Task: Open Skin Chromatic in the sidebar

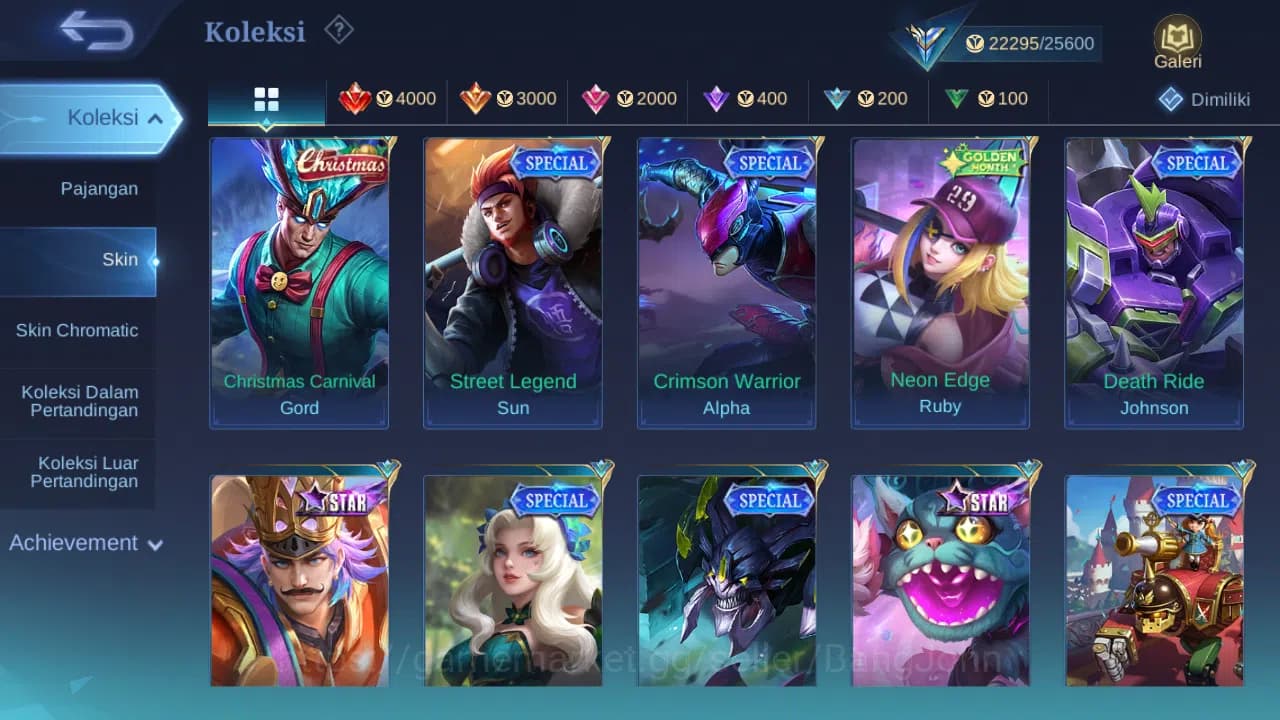Action: tap(78, 330)
